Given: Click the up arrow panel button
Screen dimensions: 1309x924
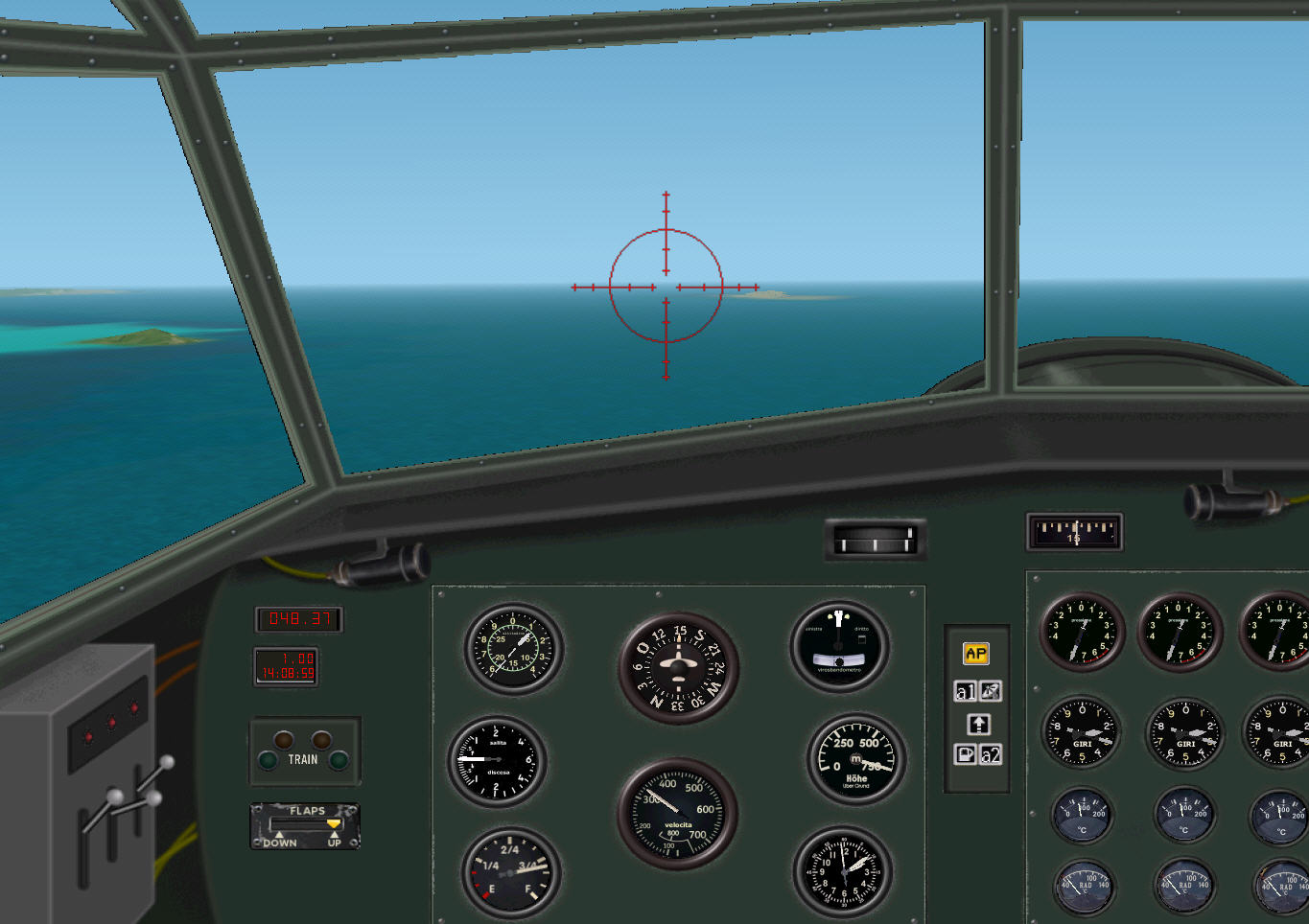Looking at the screenshot, I should pos(978,724).
